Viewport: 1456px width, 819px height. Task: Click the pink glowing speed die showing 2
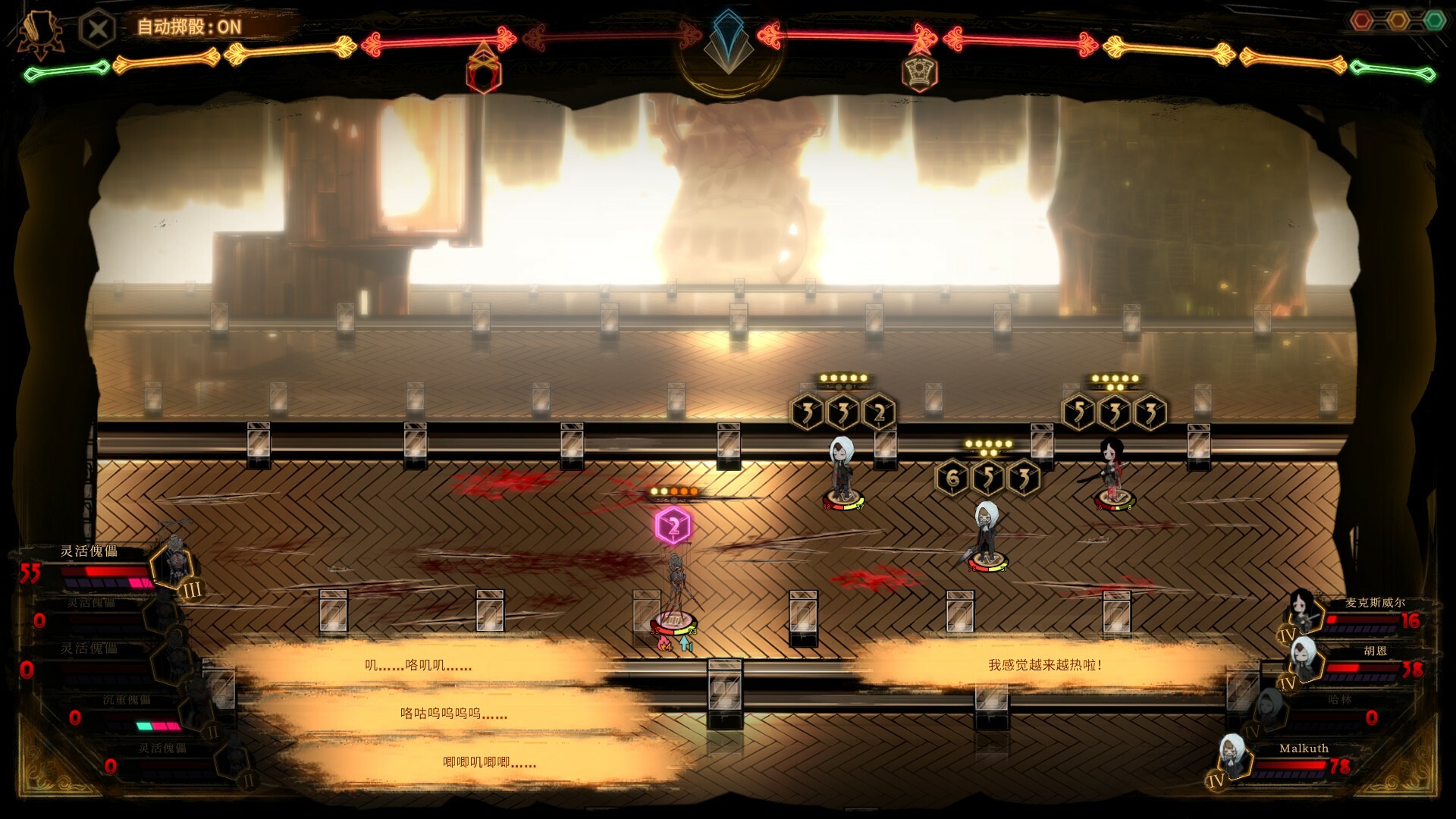pos(673,526)
